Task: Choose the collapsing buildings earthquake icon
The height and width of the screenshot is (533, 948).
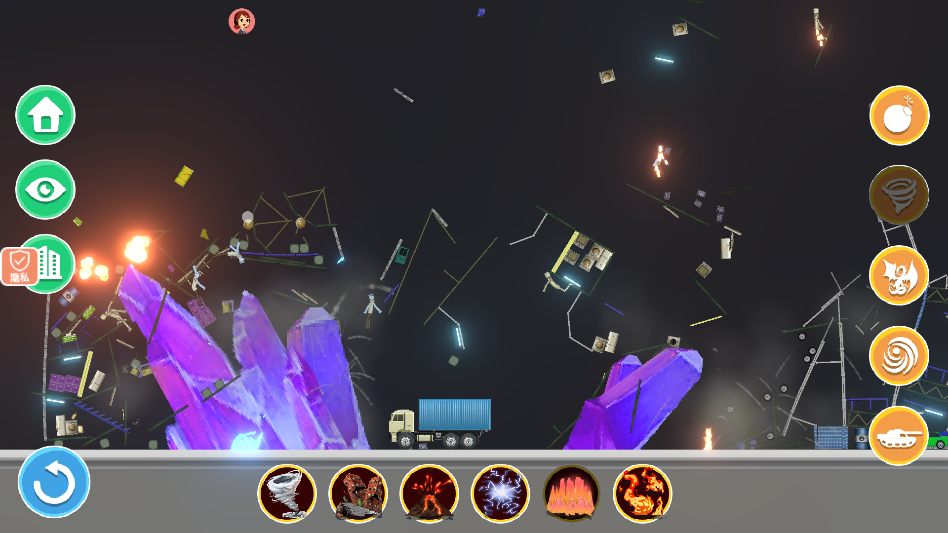Action: tap(358, 493)
